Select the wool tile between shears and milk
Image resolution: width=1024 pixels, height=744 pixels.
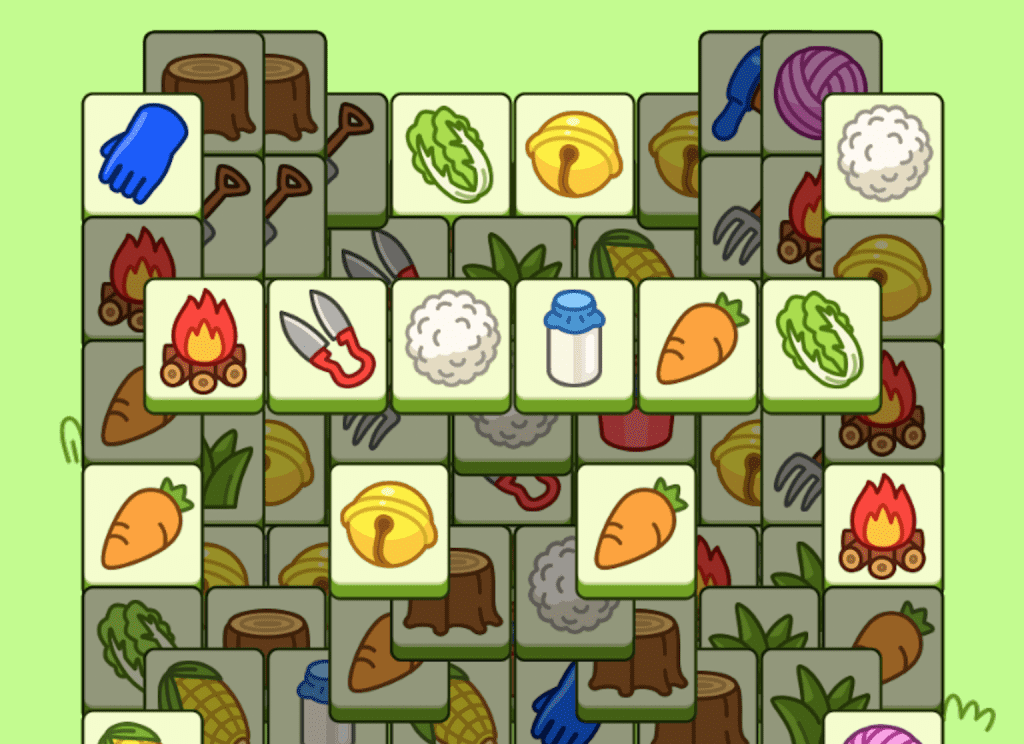click(451, 340)
